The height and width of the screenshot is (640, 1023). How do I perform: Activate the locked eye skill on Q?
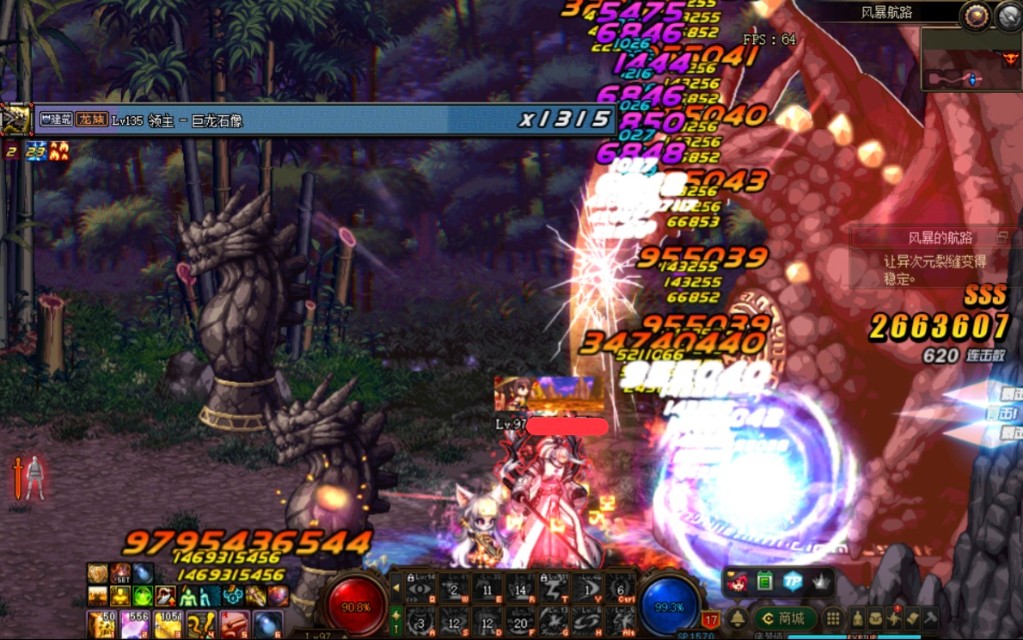[422, 588]
